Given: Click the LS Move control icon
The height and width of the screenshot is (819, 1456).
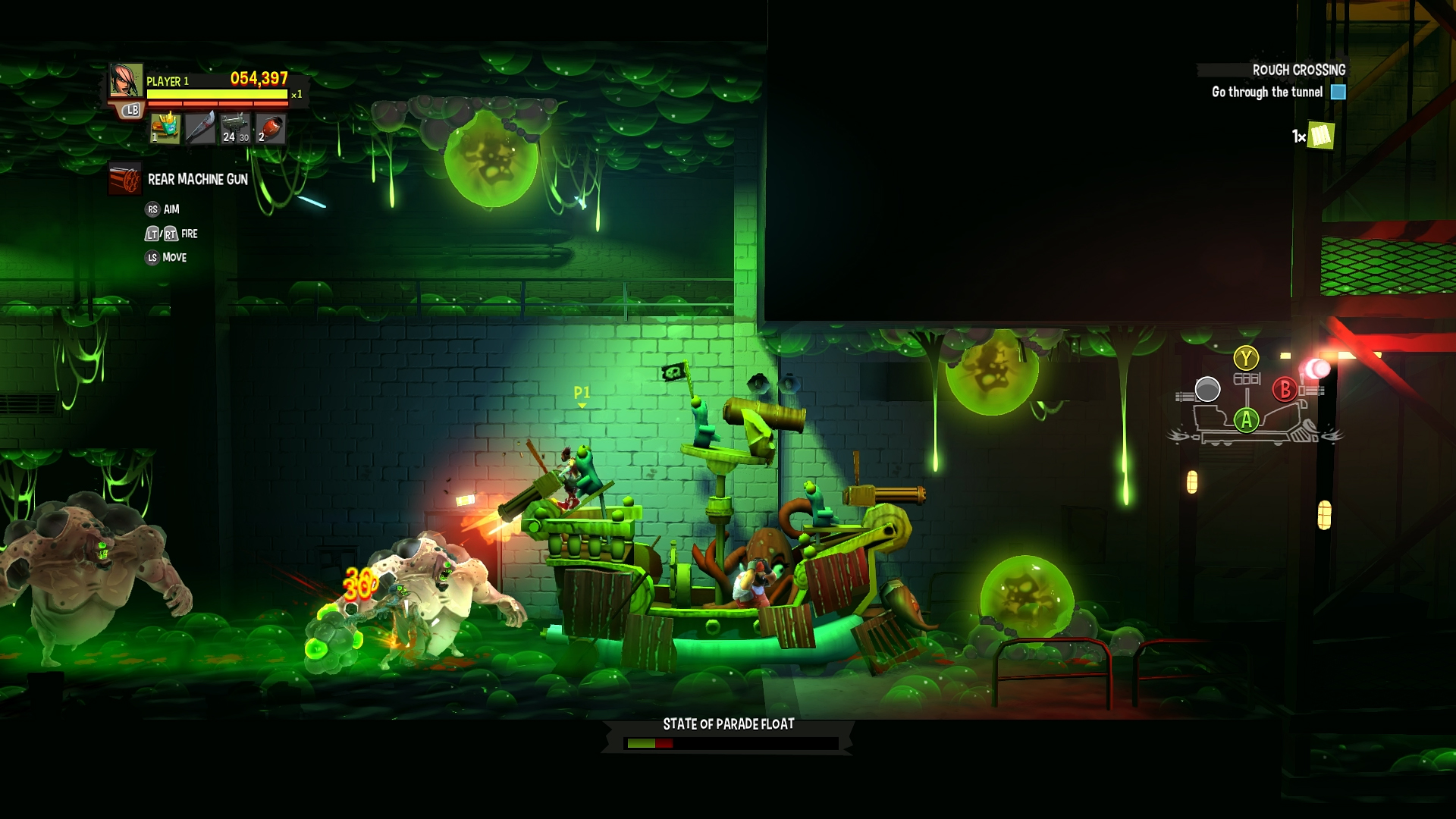Looking at the screenshot, I should 152,256.
